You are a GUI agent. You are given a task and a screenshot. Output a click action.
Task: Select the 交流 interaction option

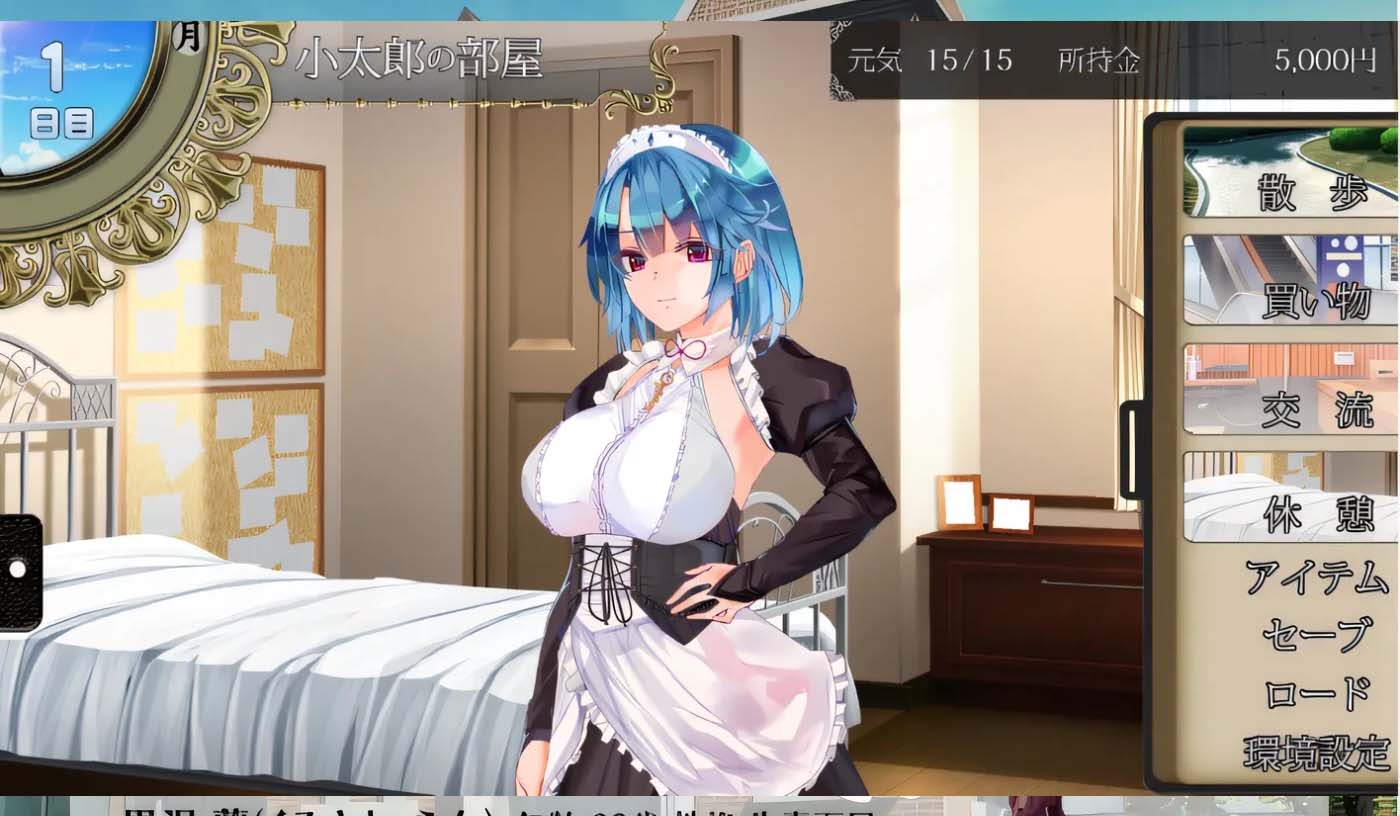coord(1291,390)
